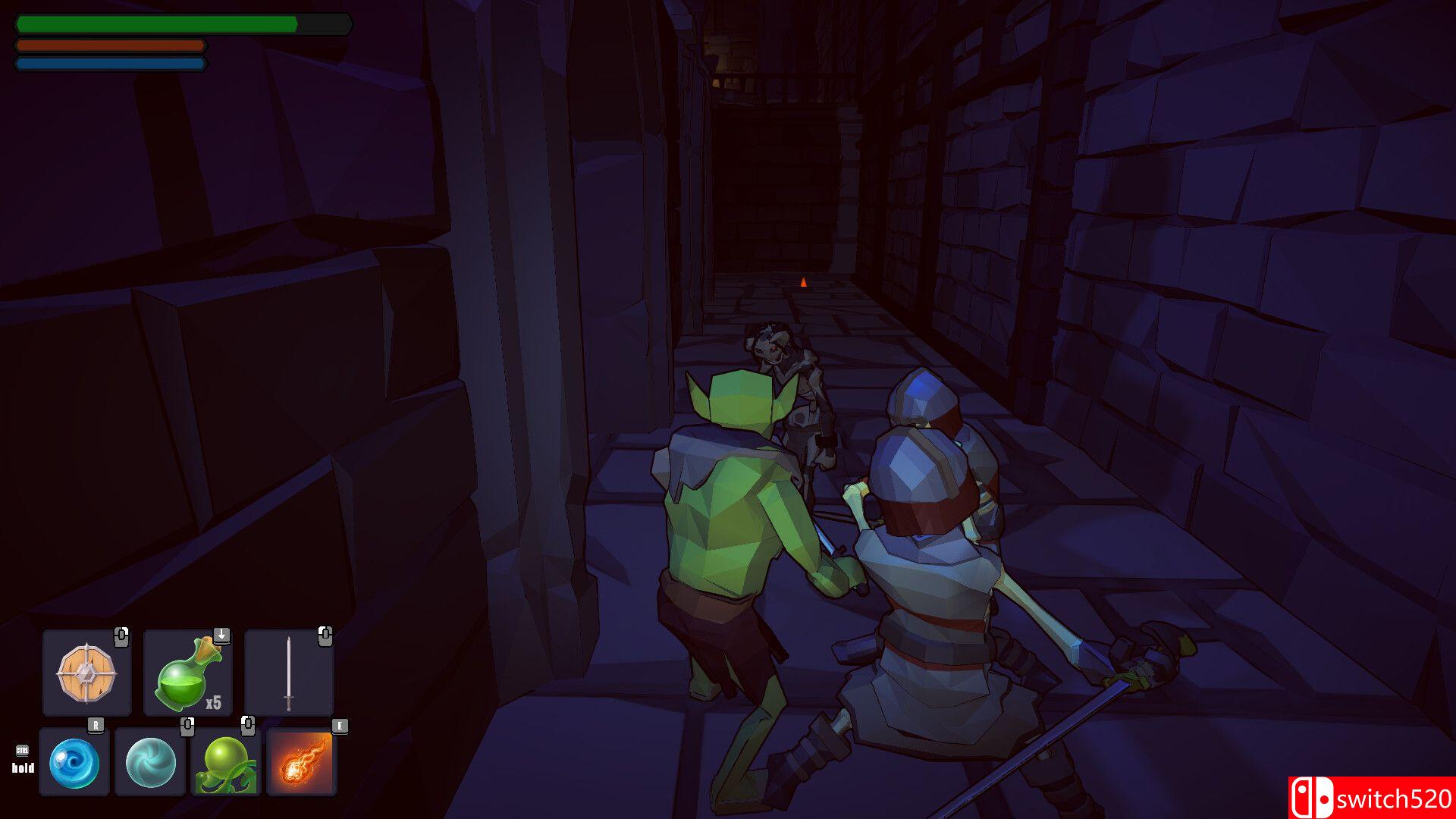
Task: Select the wooden shield slot
Action: (86, 673)
